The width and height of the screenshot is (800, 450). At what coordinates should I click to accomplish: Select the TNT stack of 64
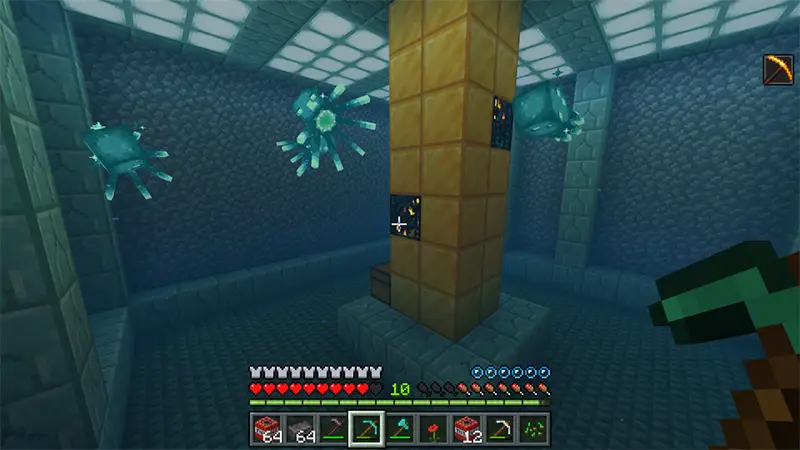pos(267,427)
